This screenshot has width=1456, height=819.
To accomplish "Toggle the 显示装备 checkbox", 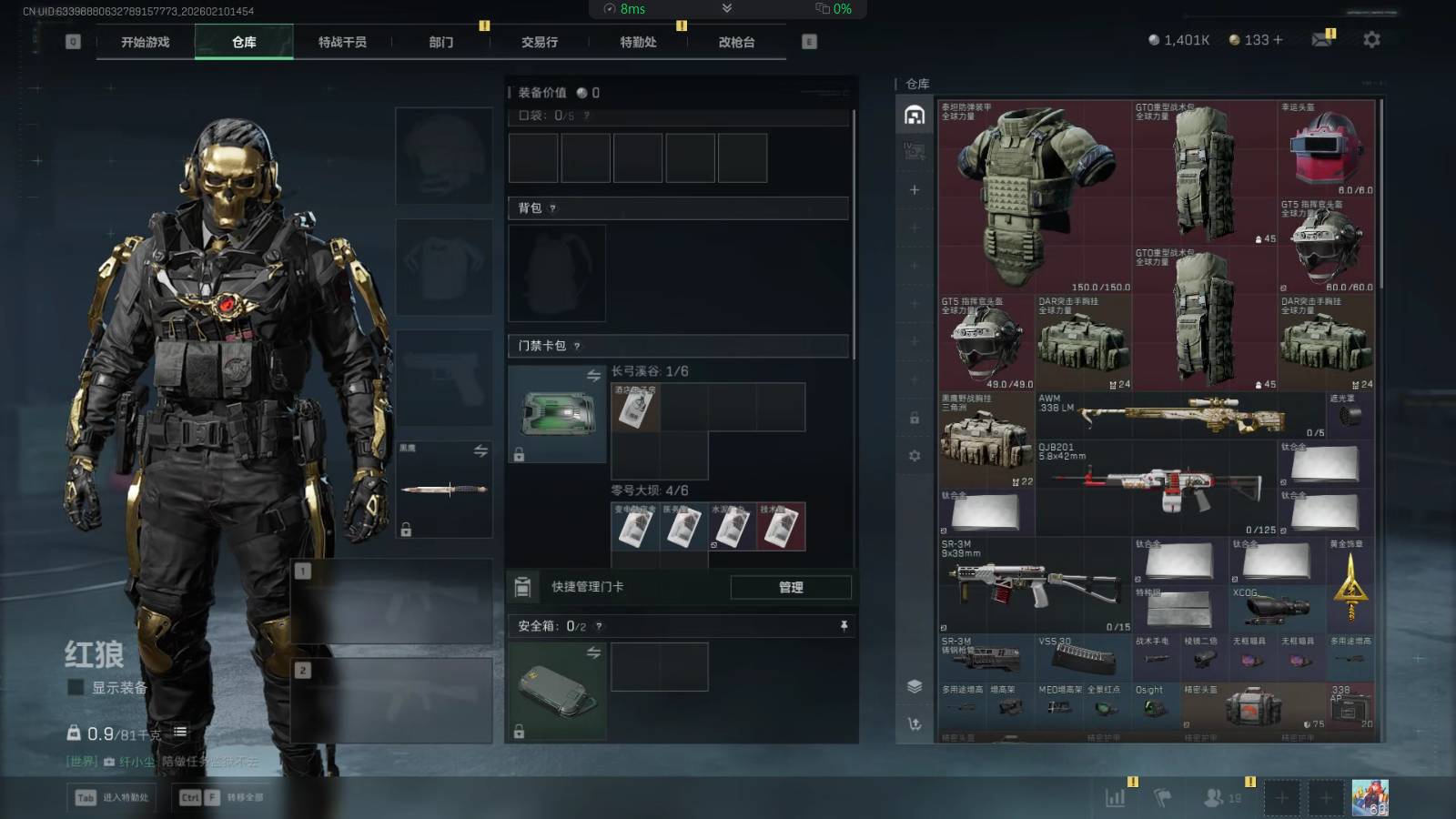I will pyautogui.click(x=76, y=688).
